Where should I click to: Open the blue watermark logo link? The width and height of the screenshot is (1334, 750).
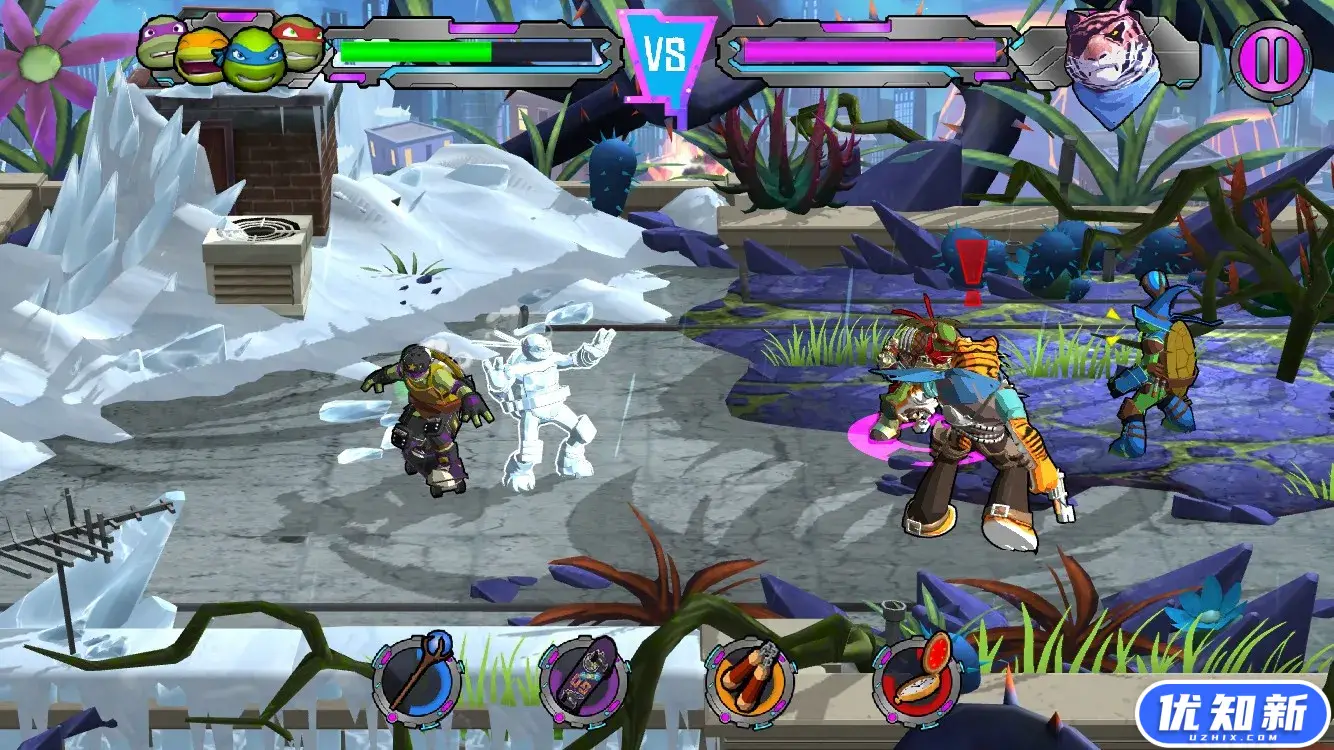click(1233, 715)
